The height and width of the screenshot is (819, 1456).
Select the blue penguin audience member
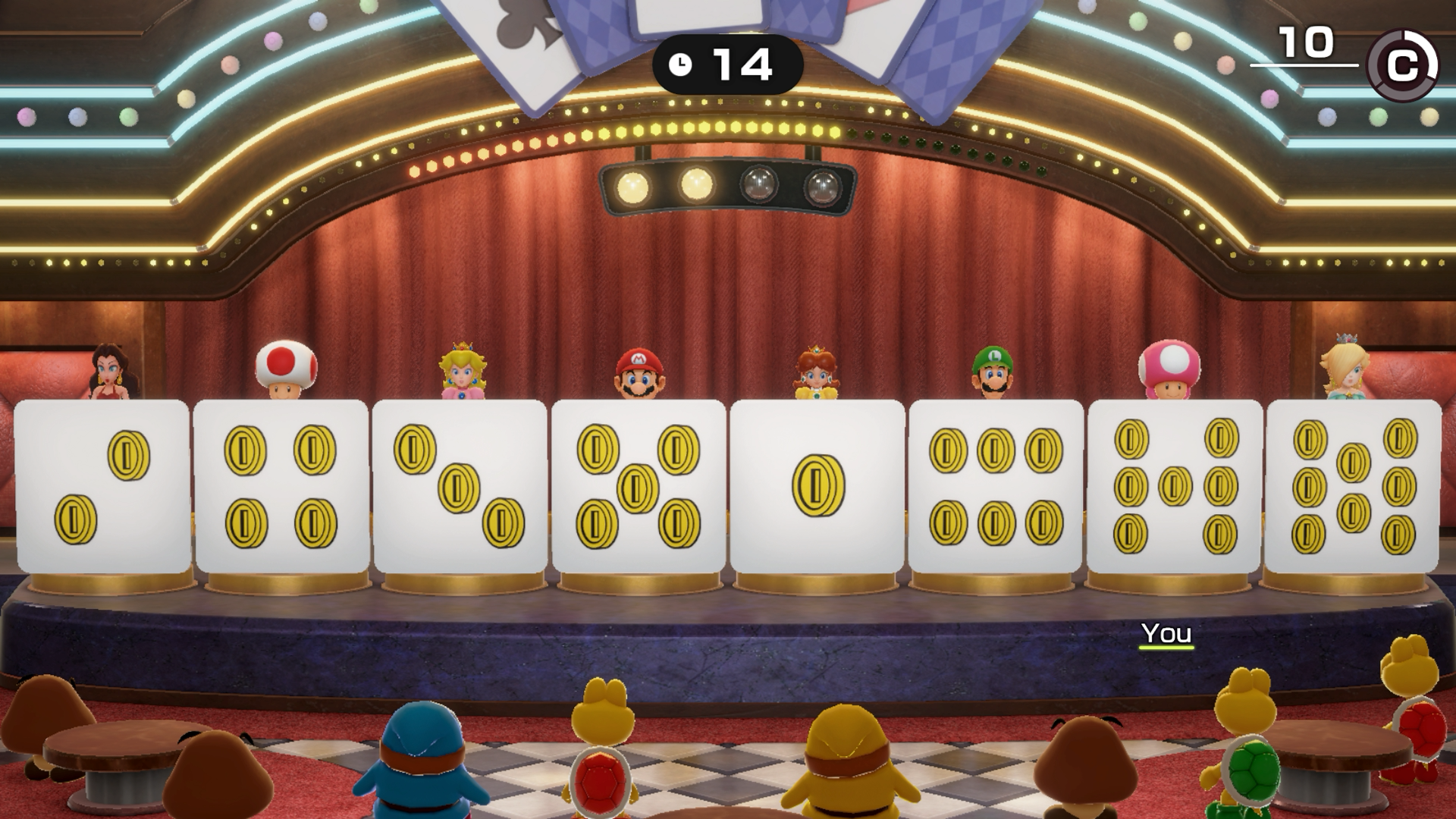point(421,758)
